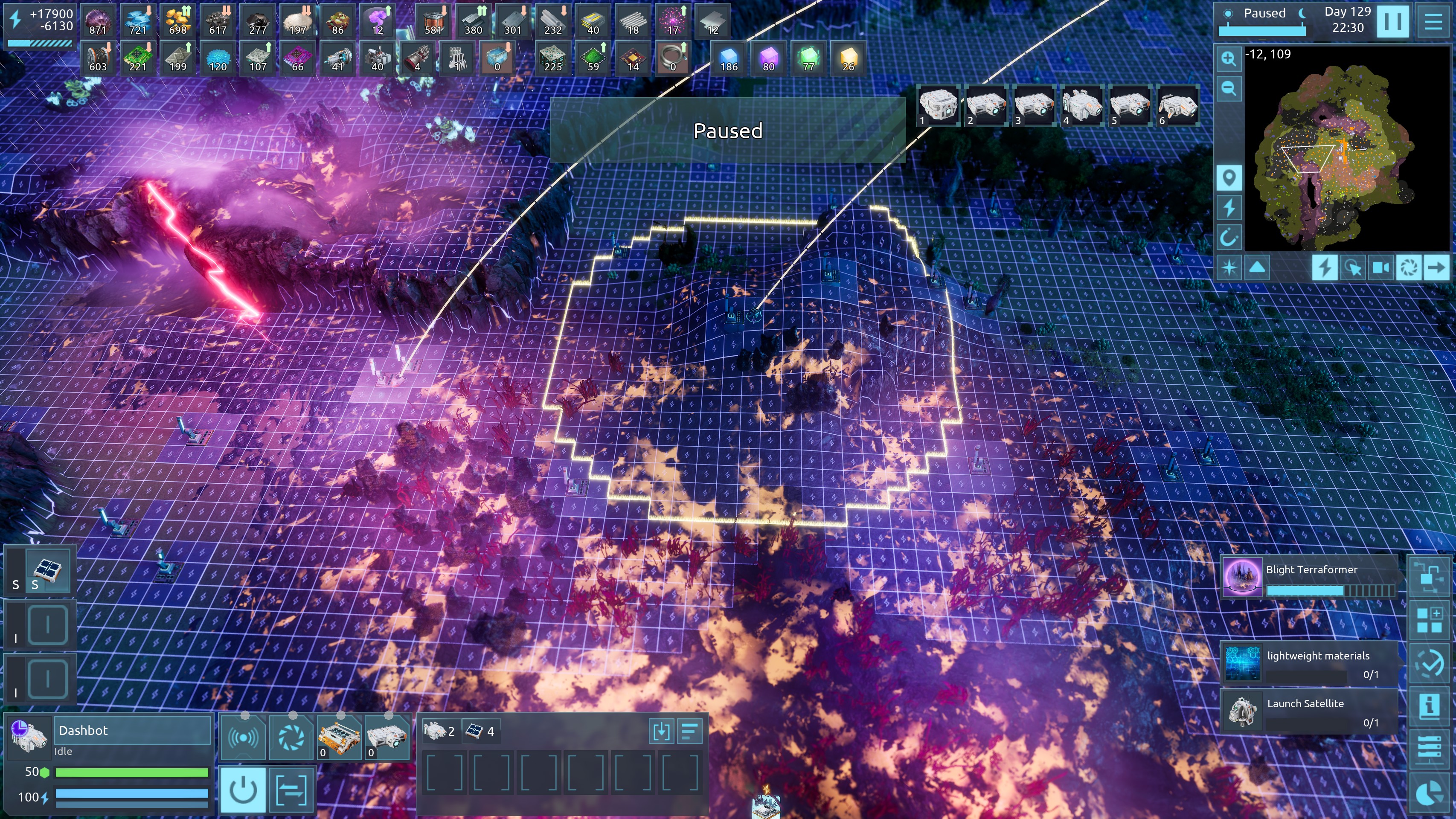Zoom in on the minimap
Screen dimensions: 1456x819
click(1228, 58)
